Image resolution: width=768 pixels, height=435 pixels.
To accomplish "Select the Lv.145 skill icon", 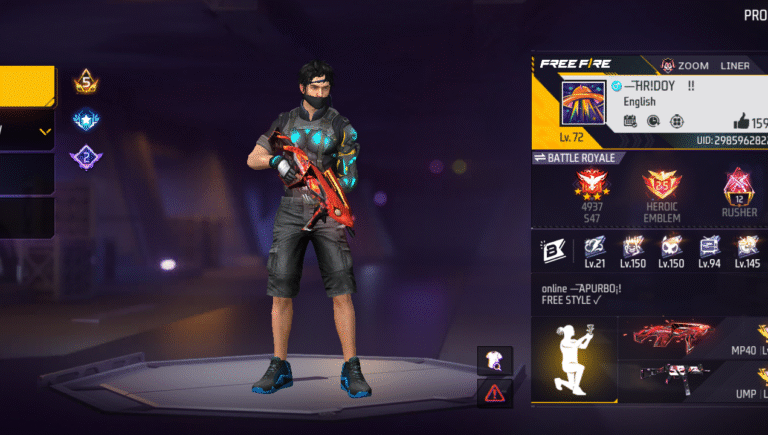I will (746, 246).
